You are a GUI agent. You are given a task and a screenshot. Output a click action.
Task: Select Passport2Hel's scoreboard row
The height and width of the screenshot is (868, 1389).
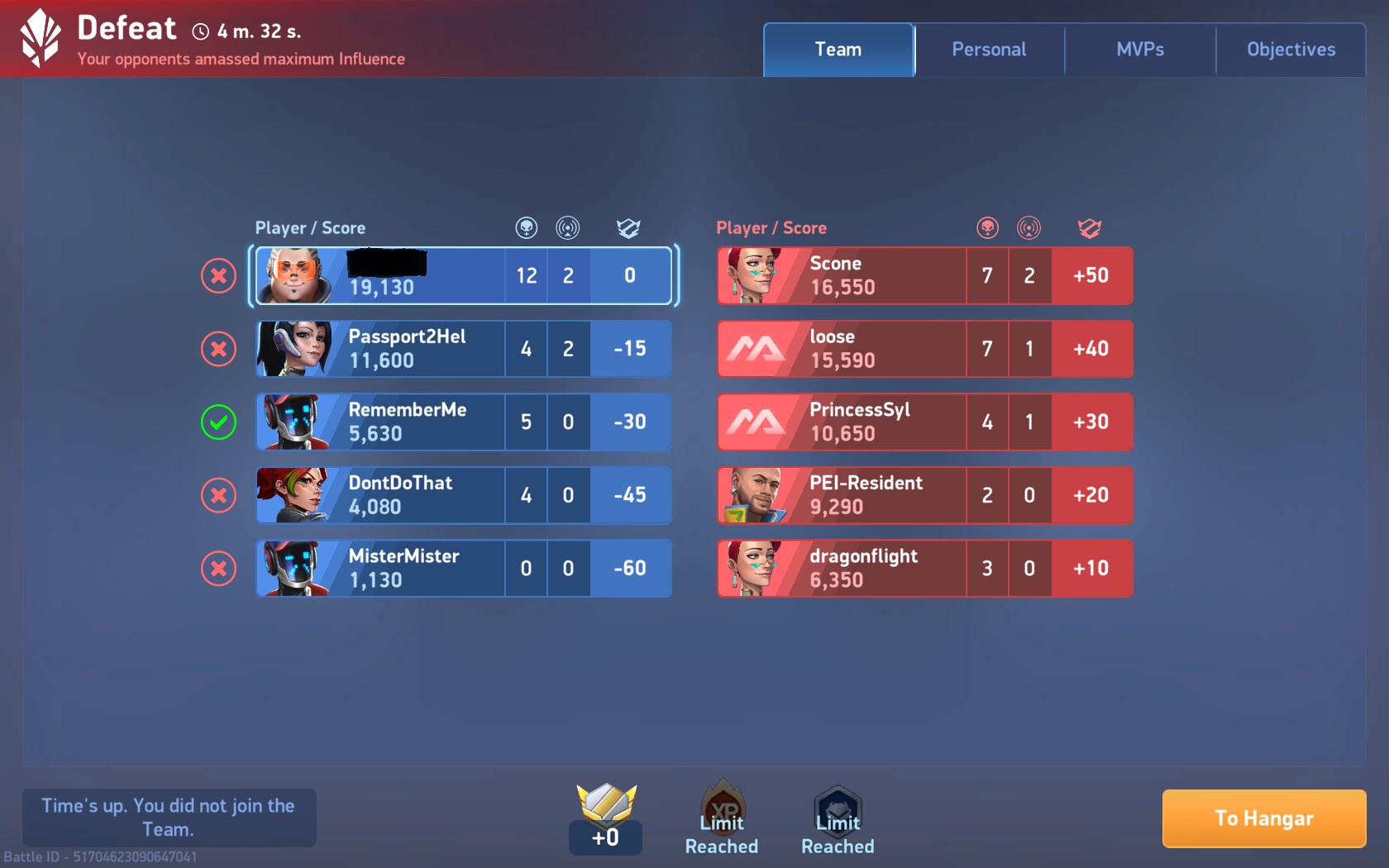[463, 349]
